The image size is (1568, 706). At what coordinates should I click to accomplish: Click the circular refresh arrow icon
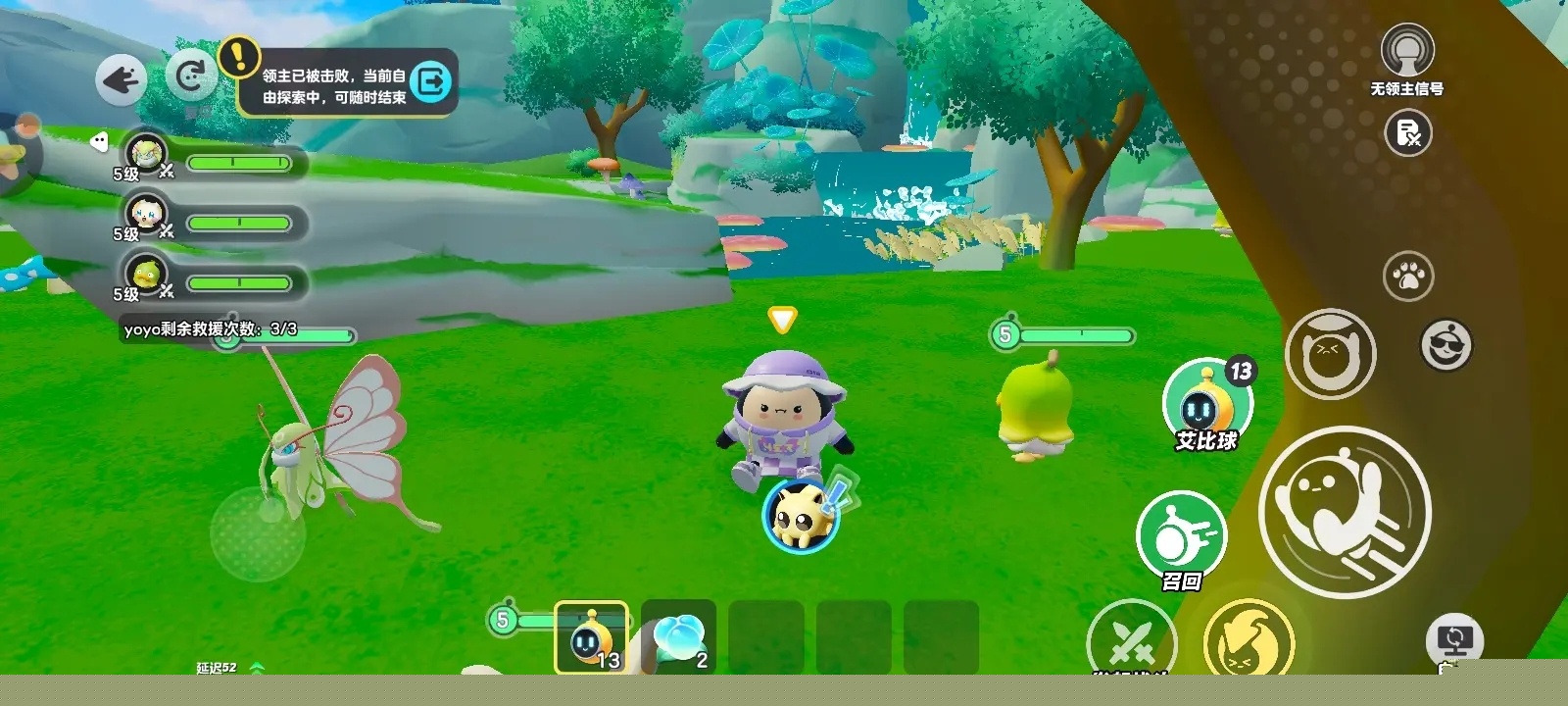(190, 76)
